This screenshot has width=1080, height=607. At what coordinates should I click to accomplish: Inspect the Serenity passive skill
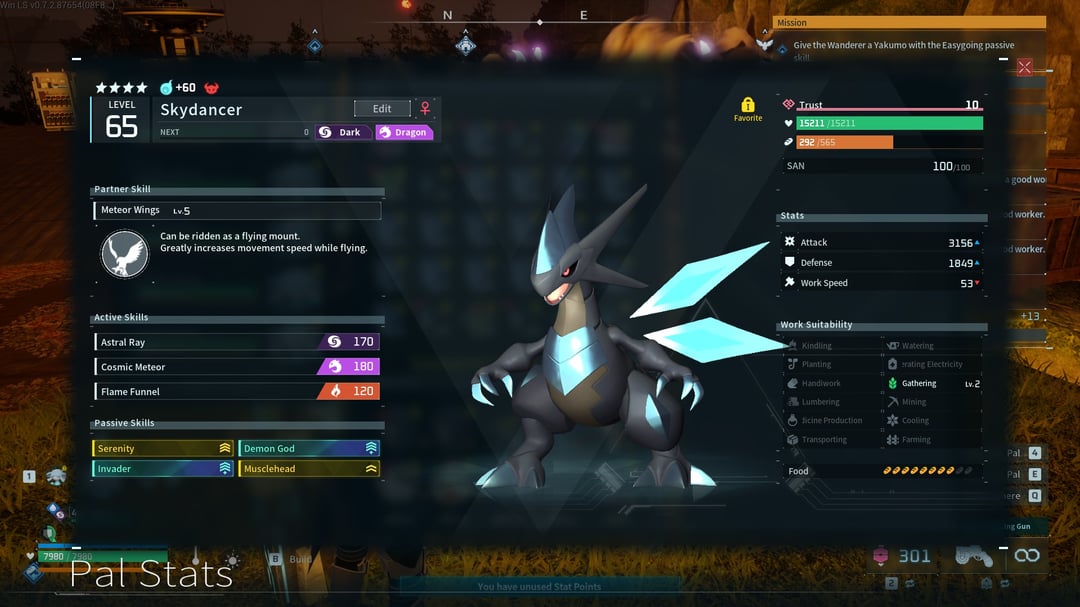[x=163, y=449]
